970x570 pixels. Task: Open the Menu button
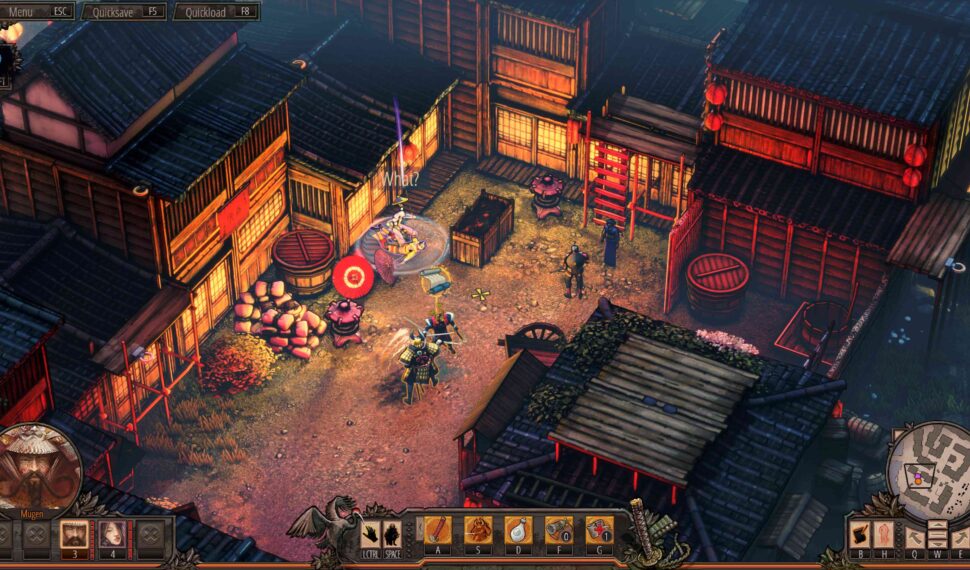point(39,12)
